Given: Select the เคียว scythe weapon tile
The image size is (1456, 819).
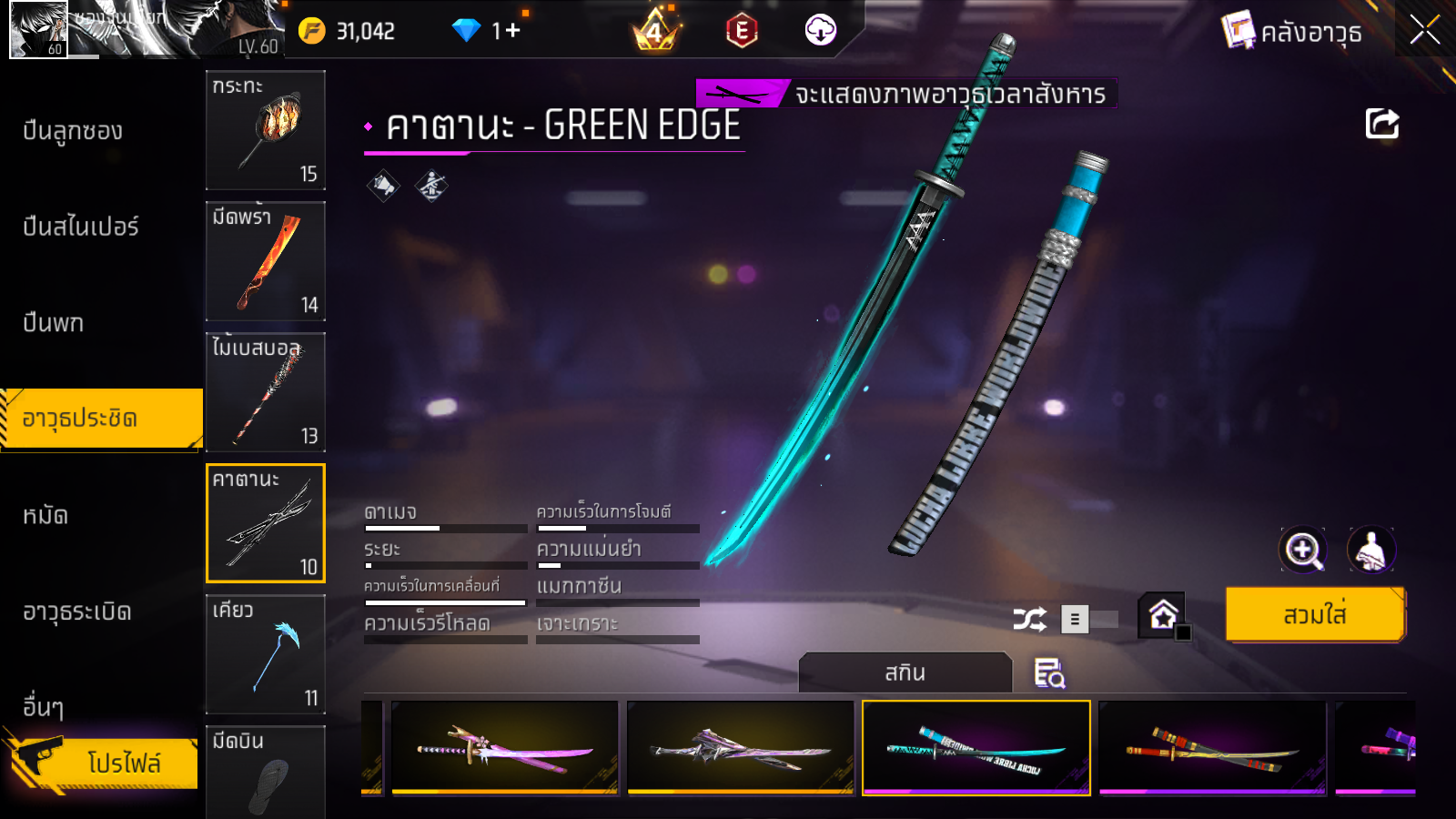Looking at the screenshot, I should [x=266, y=654].
